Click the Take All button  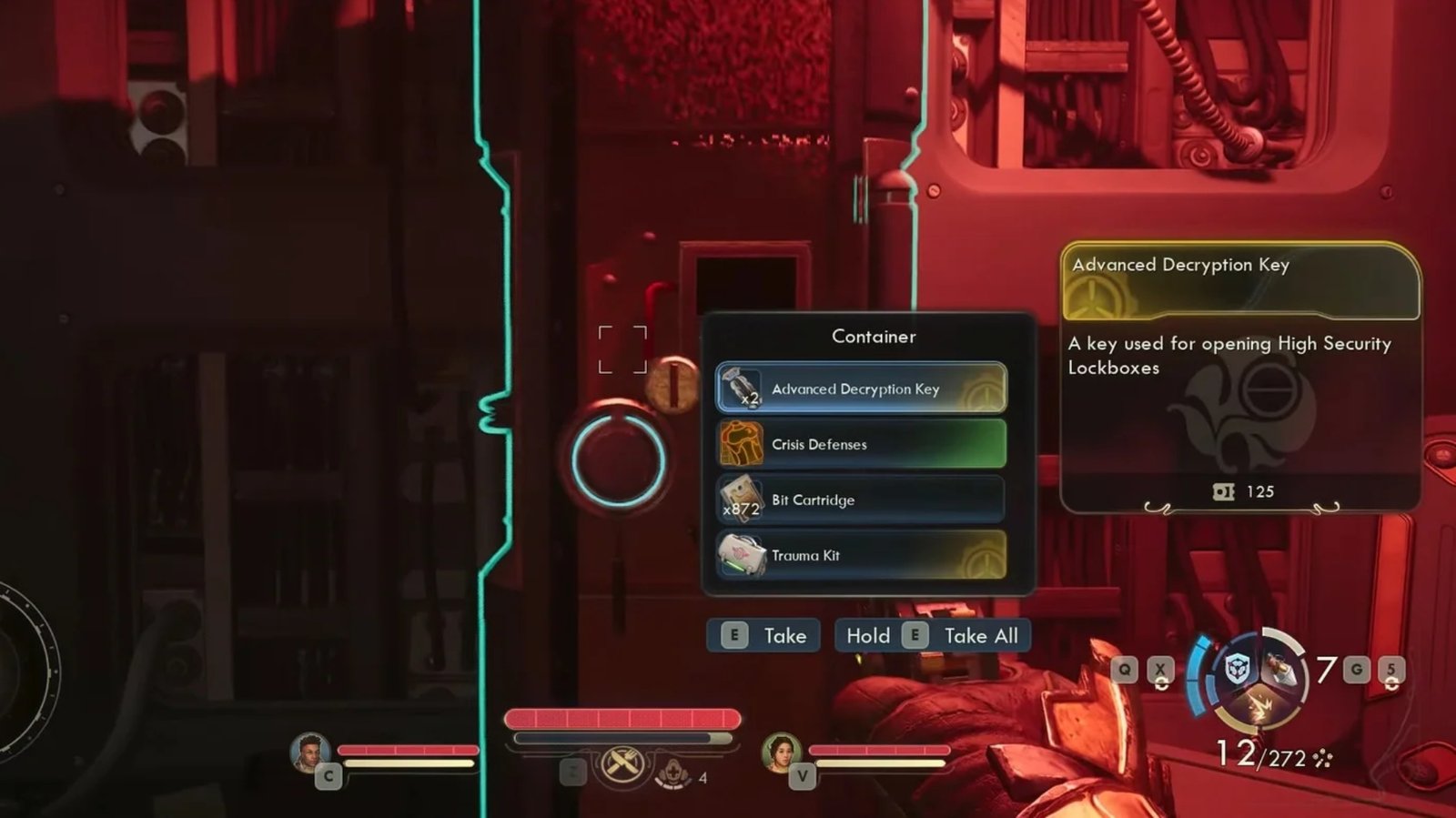(933, 636)
